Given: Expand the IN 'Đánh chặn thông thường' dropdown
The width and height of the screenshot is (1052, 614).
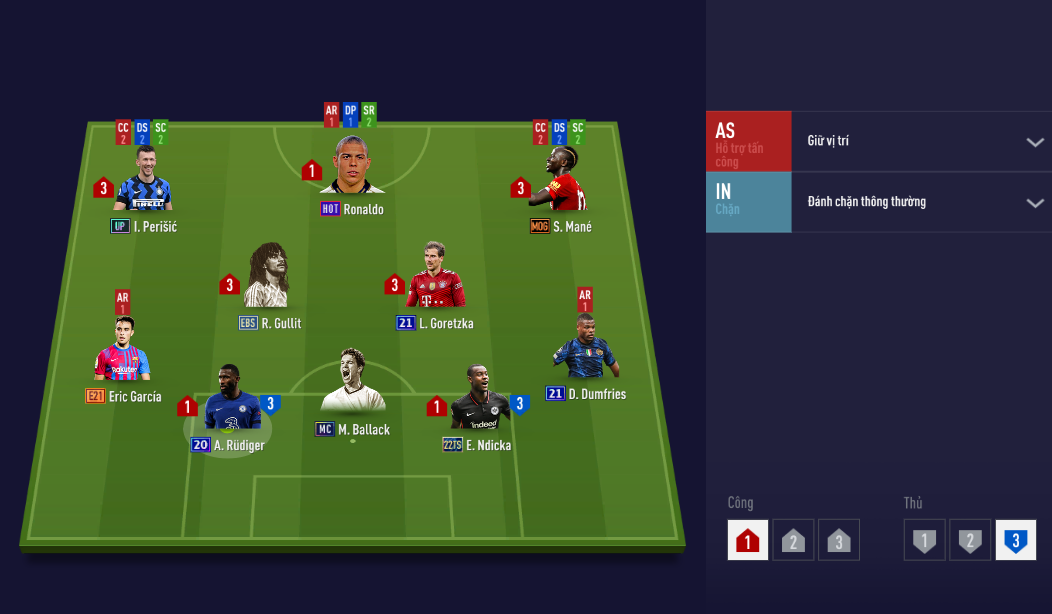Looking at the screenshot, I should point(1034,203).
